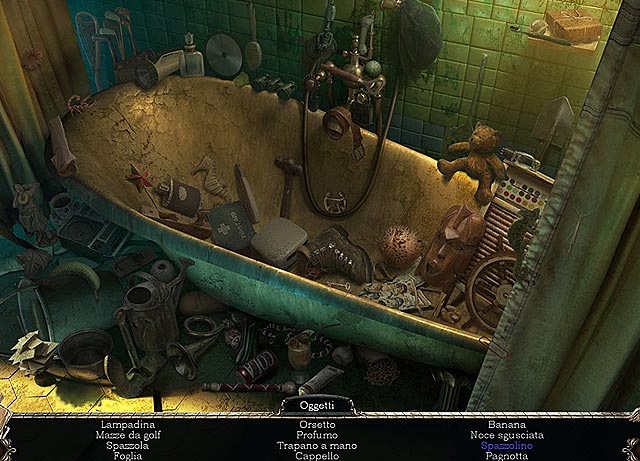Choose the 'Profumo' list entry
The width and height of the screenshot is (640, 461).
click(x=316, y=435)
